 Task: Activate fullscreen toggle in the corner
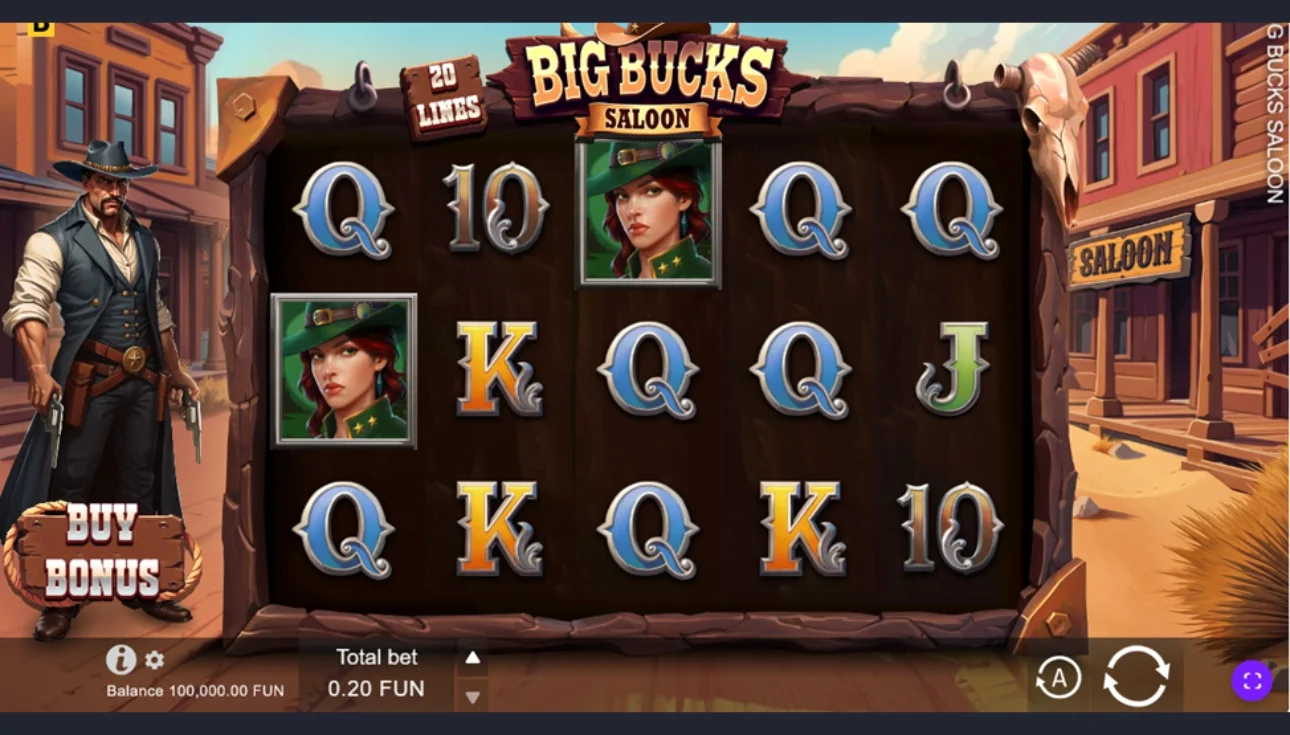point(1251,681)
